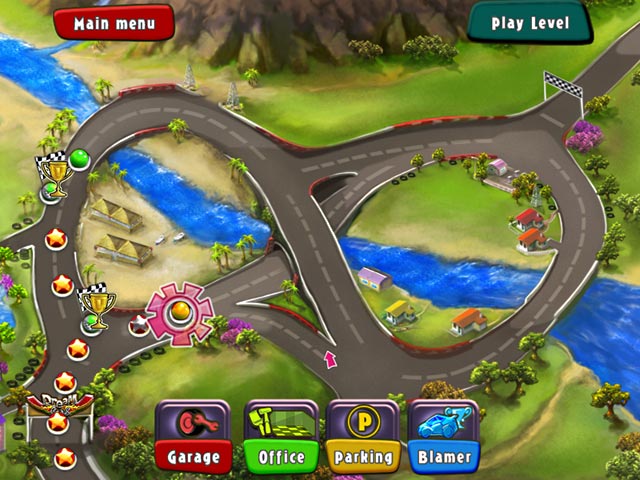Open the Main menu
This screenshot has width=640, height=480.
pyautogui.click(x=113, y=22)
